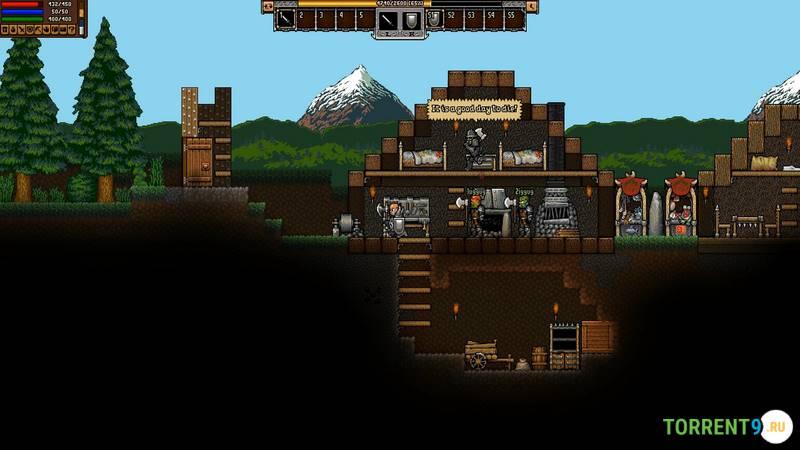This screenshot has height=450, width=800.
Task: Click the pickaxe menu icon
Action: pyautogui.click(x=40, y=30)
